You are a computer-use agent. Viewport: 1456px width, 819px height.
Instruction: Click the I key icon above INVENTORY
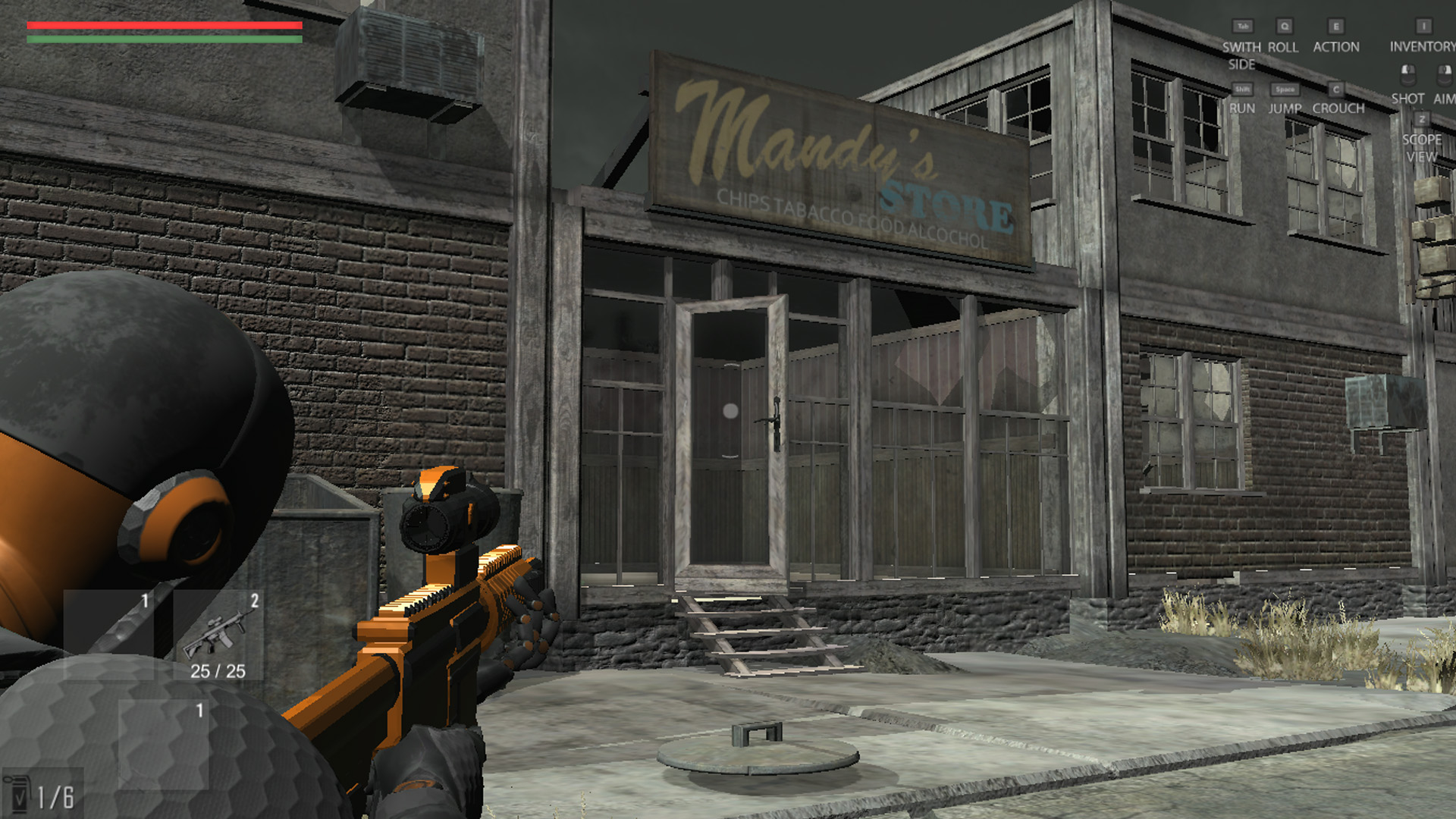(1424, 26)
